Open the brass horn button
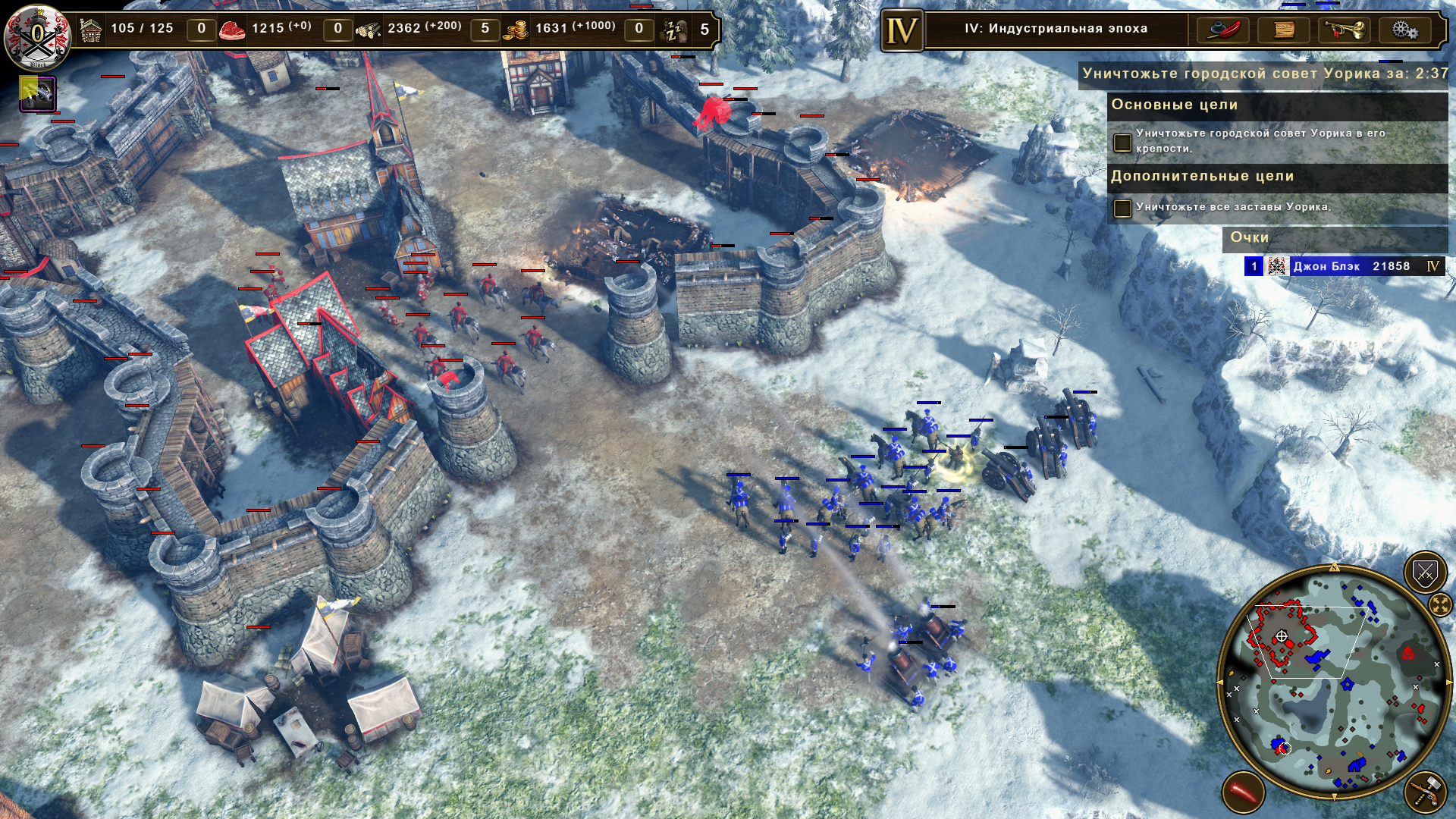Viewport: 1456px width, 819px height. tap(1345, 30)
